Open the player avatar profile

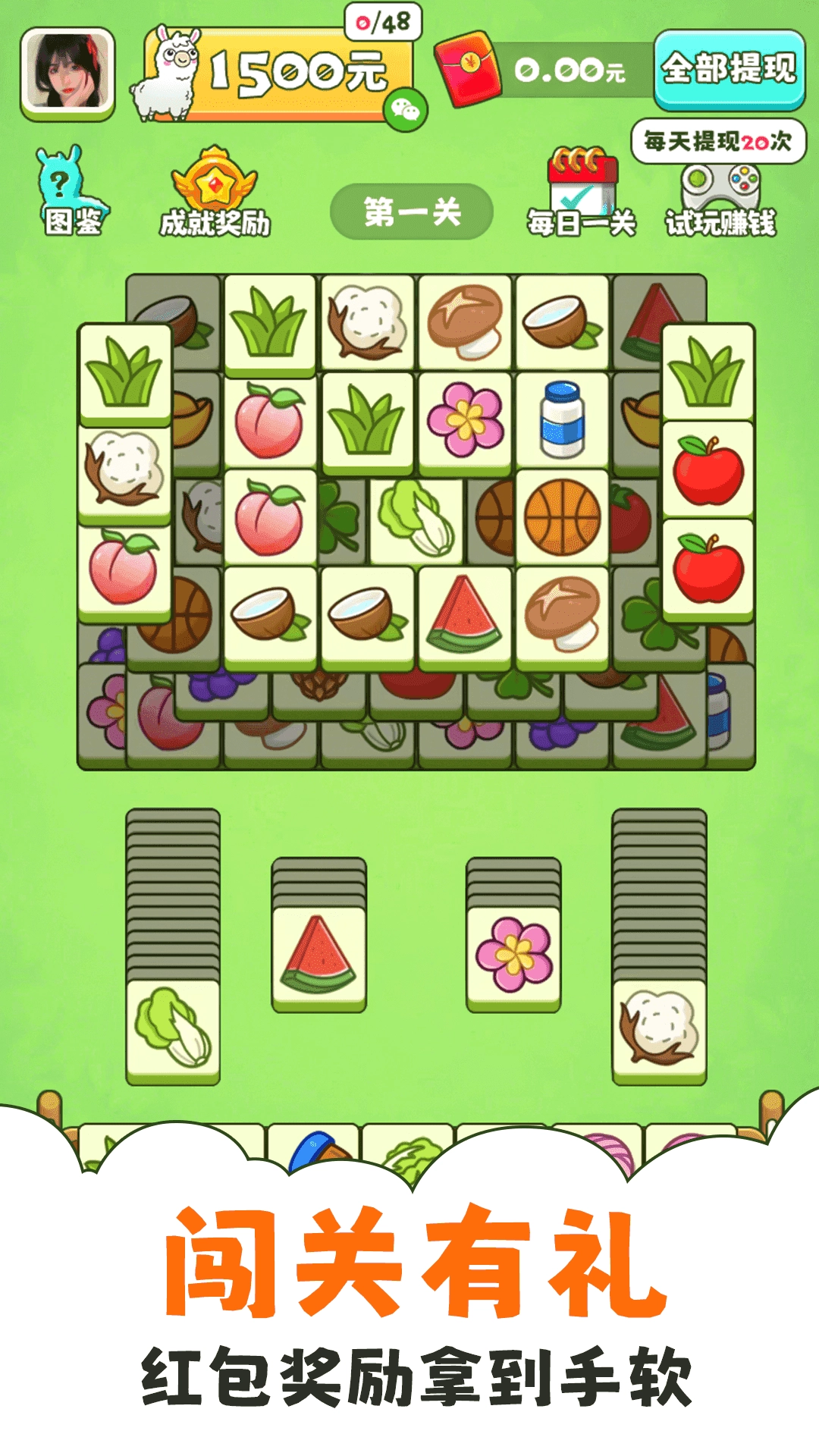coord(67,74)
